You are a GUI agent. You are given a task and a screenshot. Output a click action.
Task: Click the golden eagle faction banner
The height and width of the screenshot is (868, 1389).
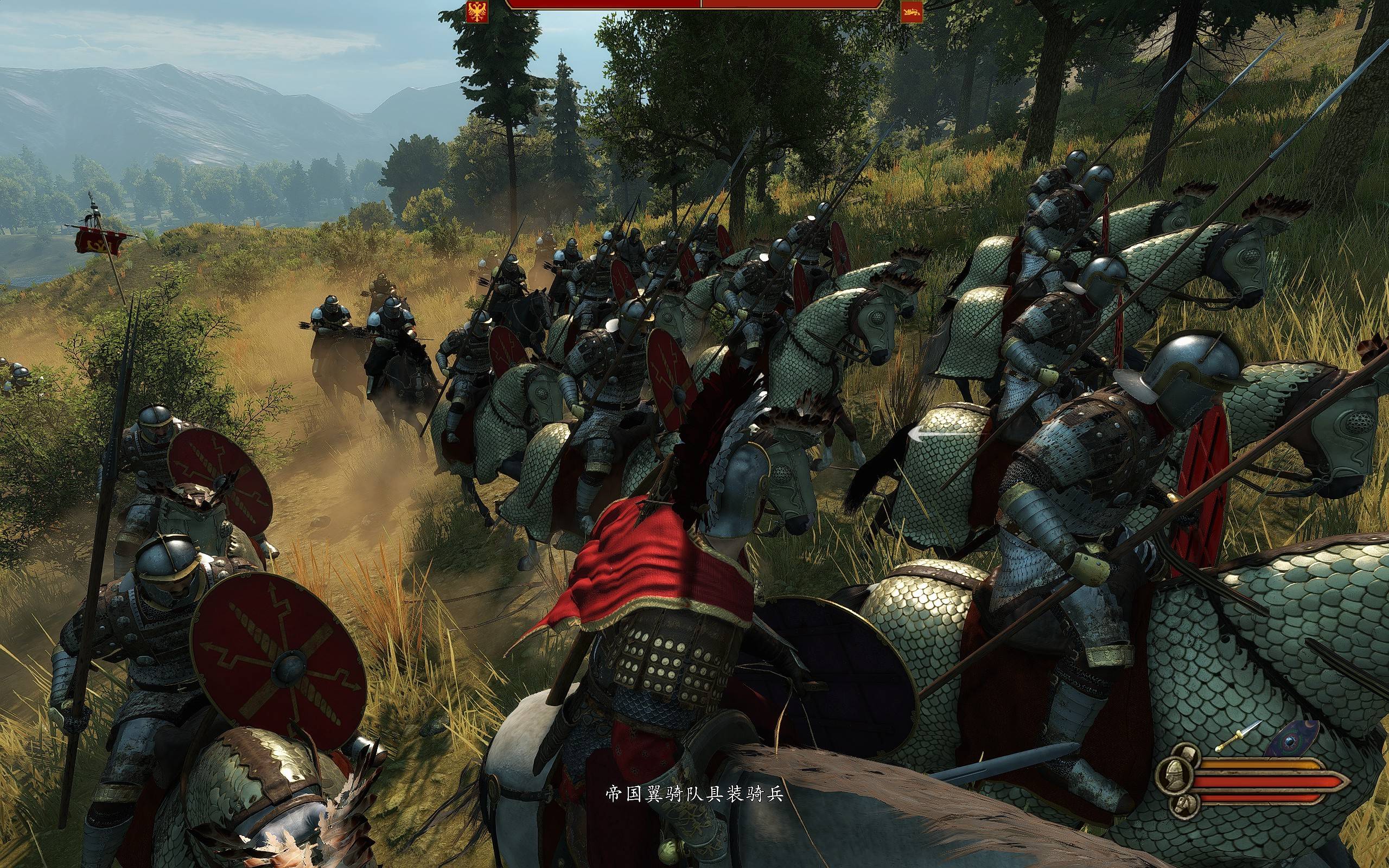[x=477, y=11]
